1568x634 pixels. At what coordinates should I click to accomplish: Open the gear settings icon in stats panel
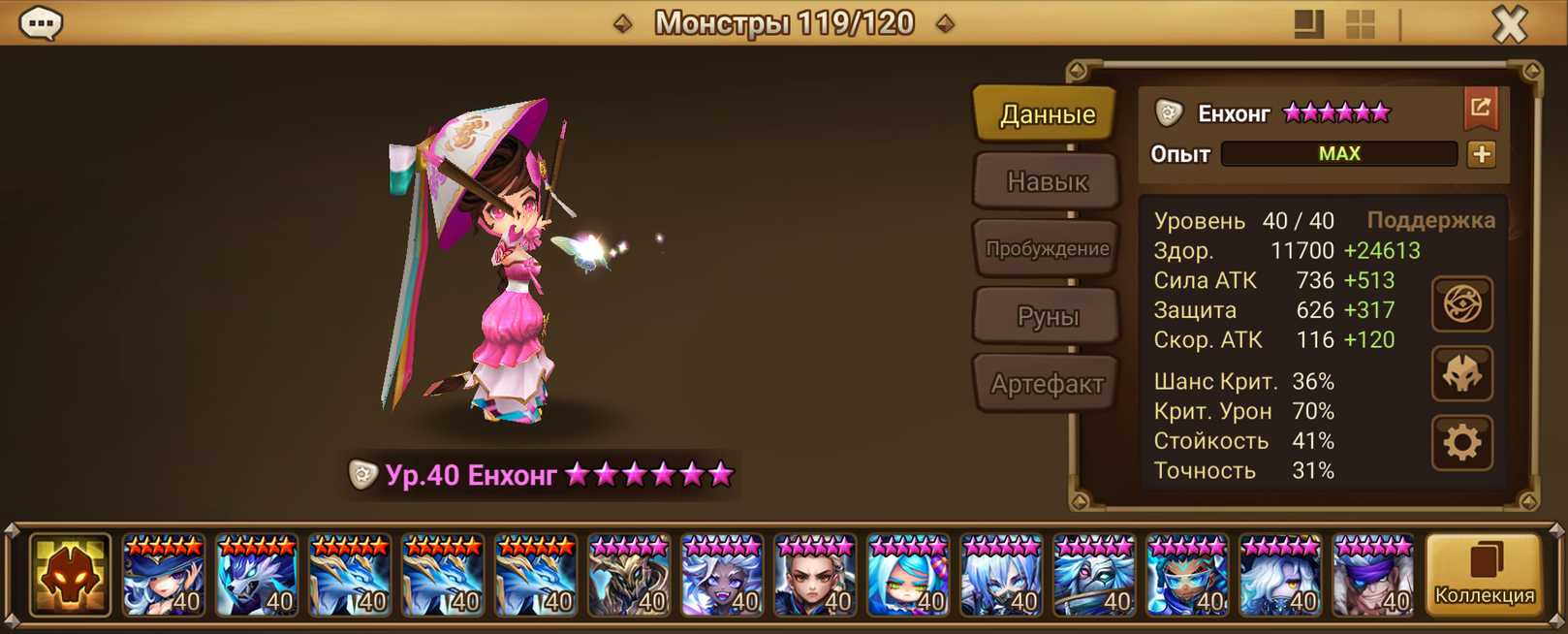[x=1461, y=443]
